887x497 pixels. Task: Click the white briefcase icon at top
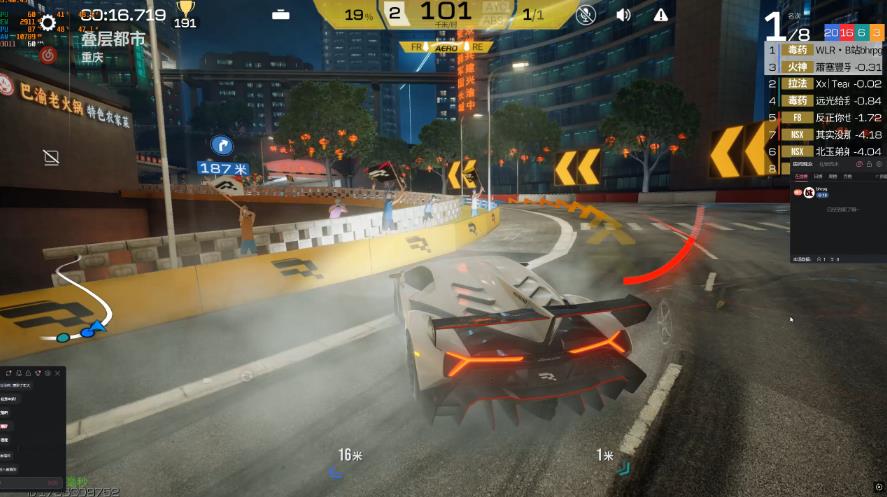pos(281,14)
